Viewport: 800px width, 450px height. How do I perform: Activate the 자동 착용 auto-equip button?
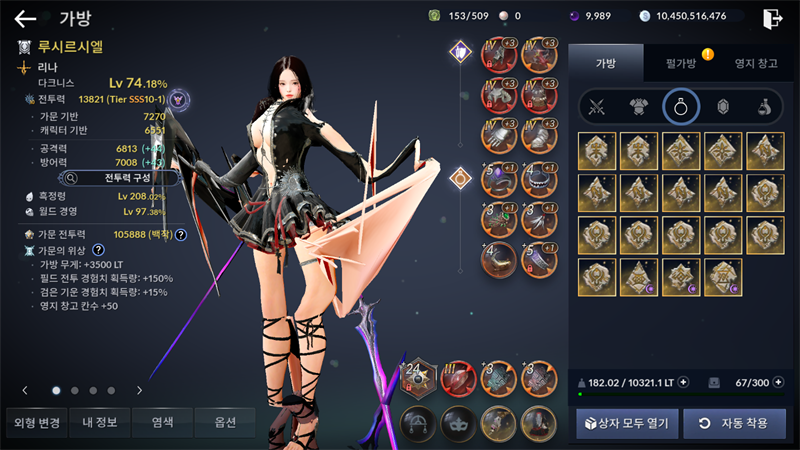(734, 423)
